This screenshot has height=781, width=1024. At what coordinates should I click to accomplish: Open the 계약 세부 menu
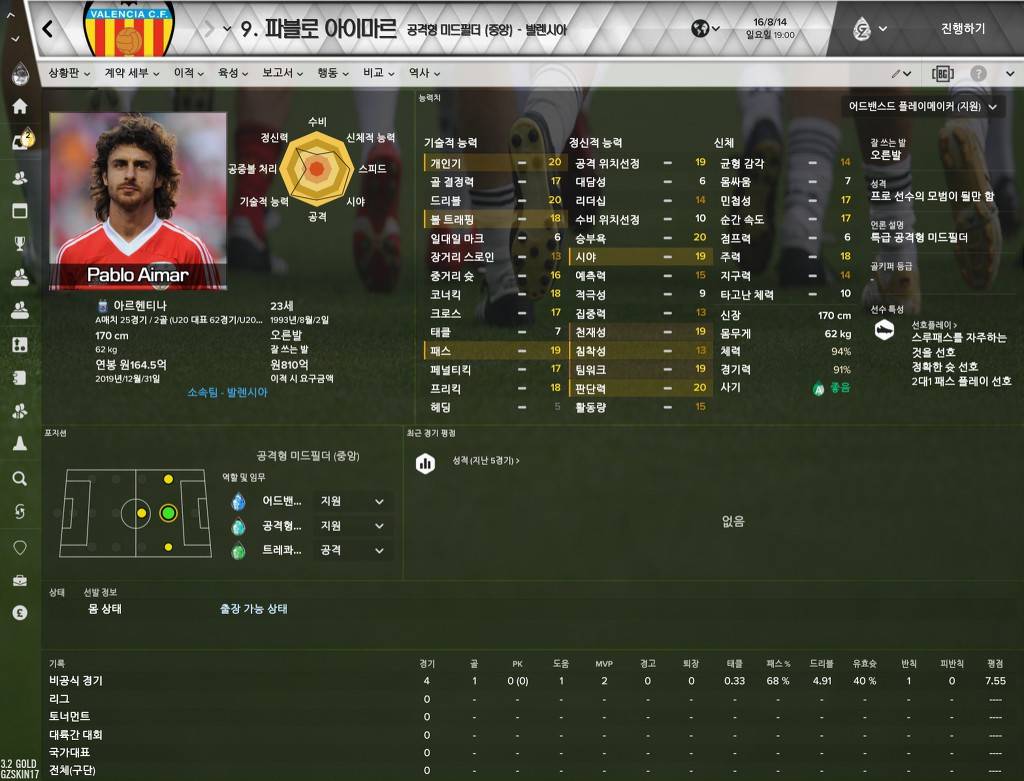pos(131,73)
